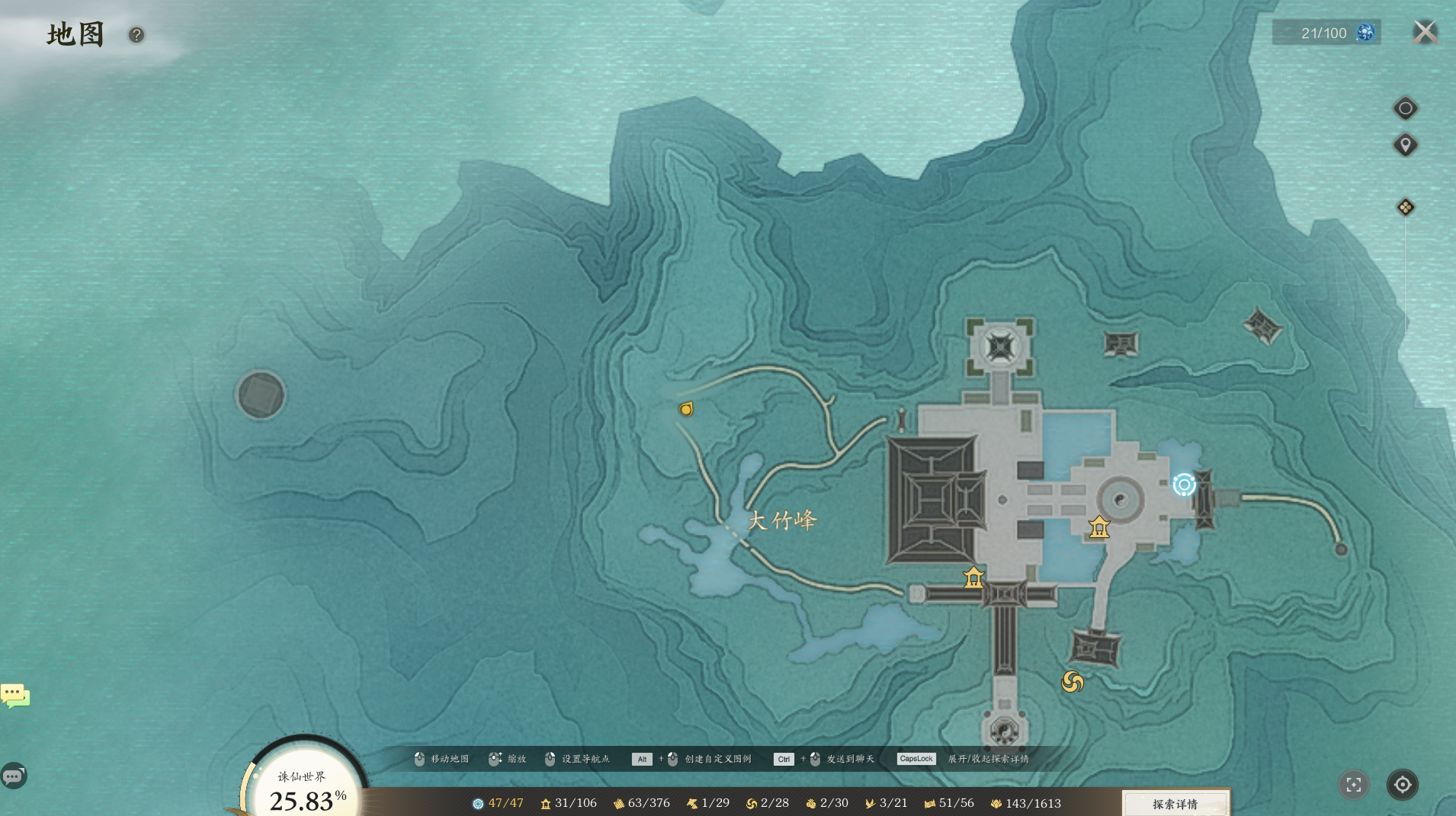Screen dimensions: 1456x816
Task: Click the circle diamond button
Action: tap(1405, 108)
